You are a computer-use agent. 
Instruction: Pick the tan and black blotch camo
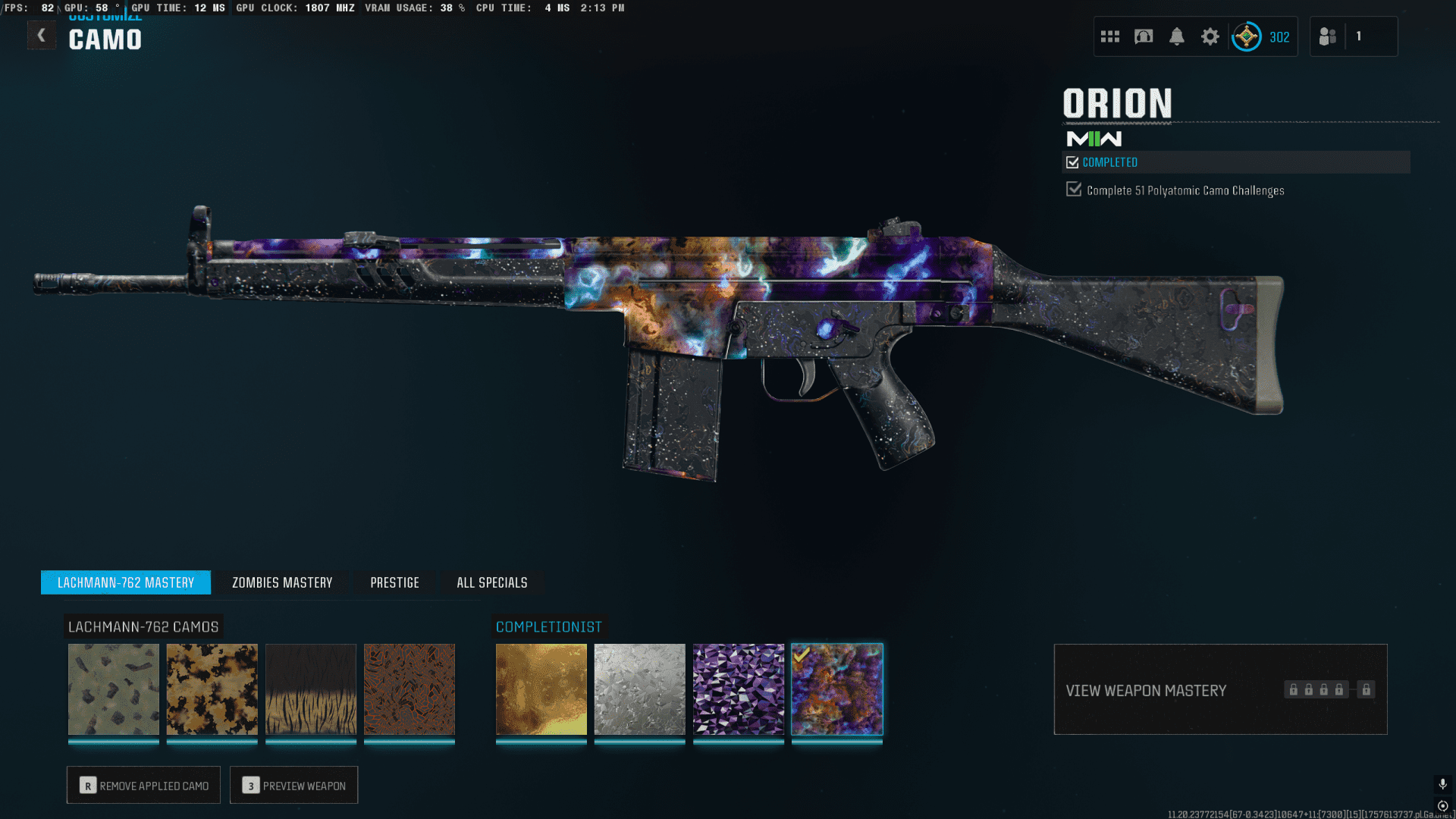(212, 689)
